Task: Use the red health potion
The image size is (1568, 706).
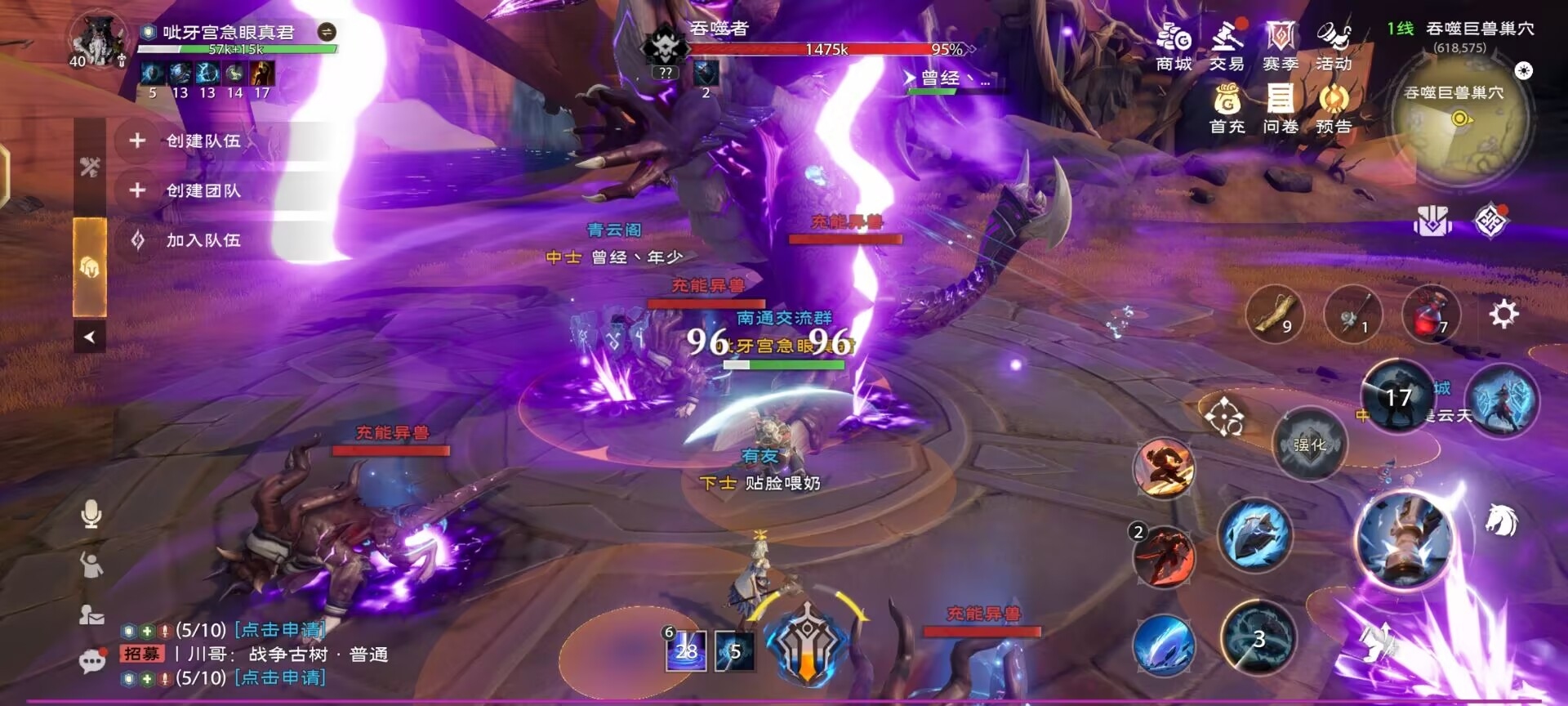Action: pos(1430,315)
